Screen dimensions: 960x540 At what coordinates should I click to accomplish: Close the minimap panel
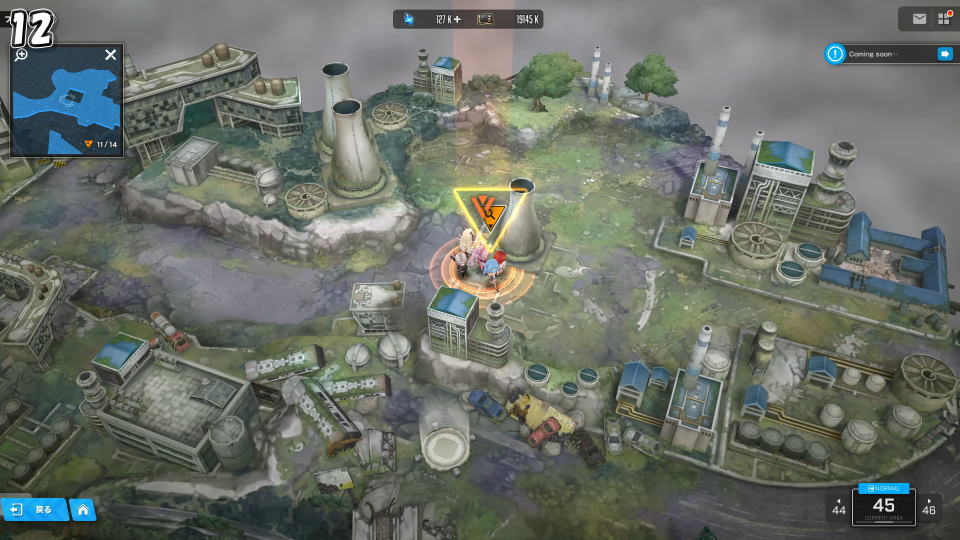pyautogui.click(x=111, y=55)
